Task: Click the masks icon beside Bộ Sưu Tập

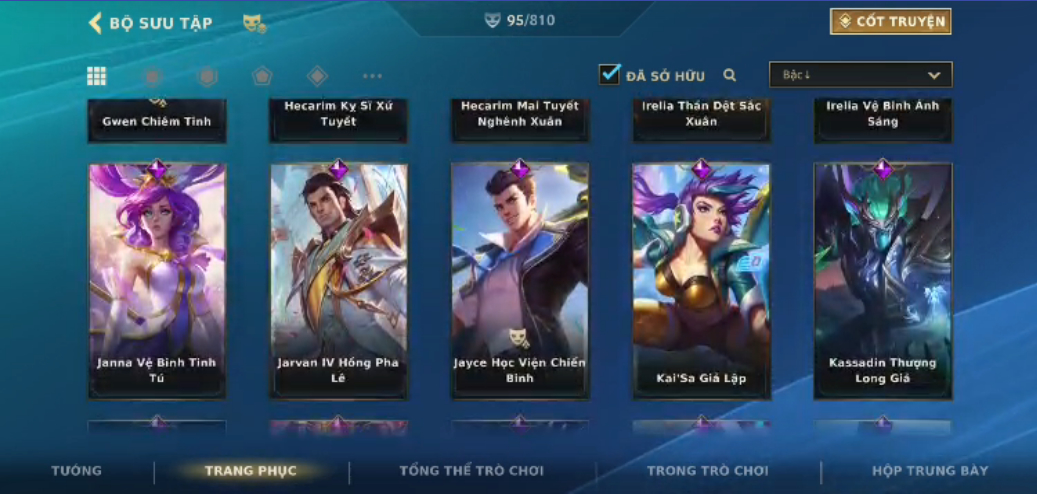Action: click(x=254, y=23)
